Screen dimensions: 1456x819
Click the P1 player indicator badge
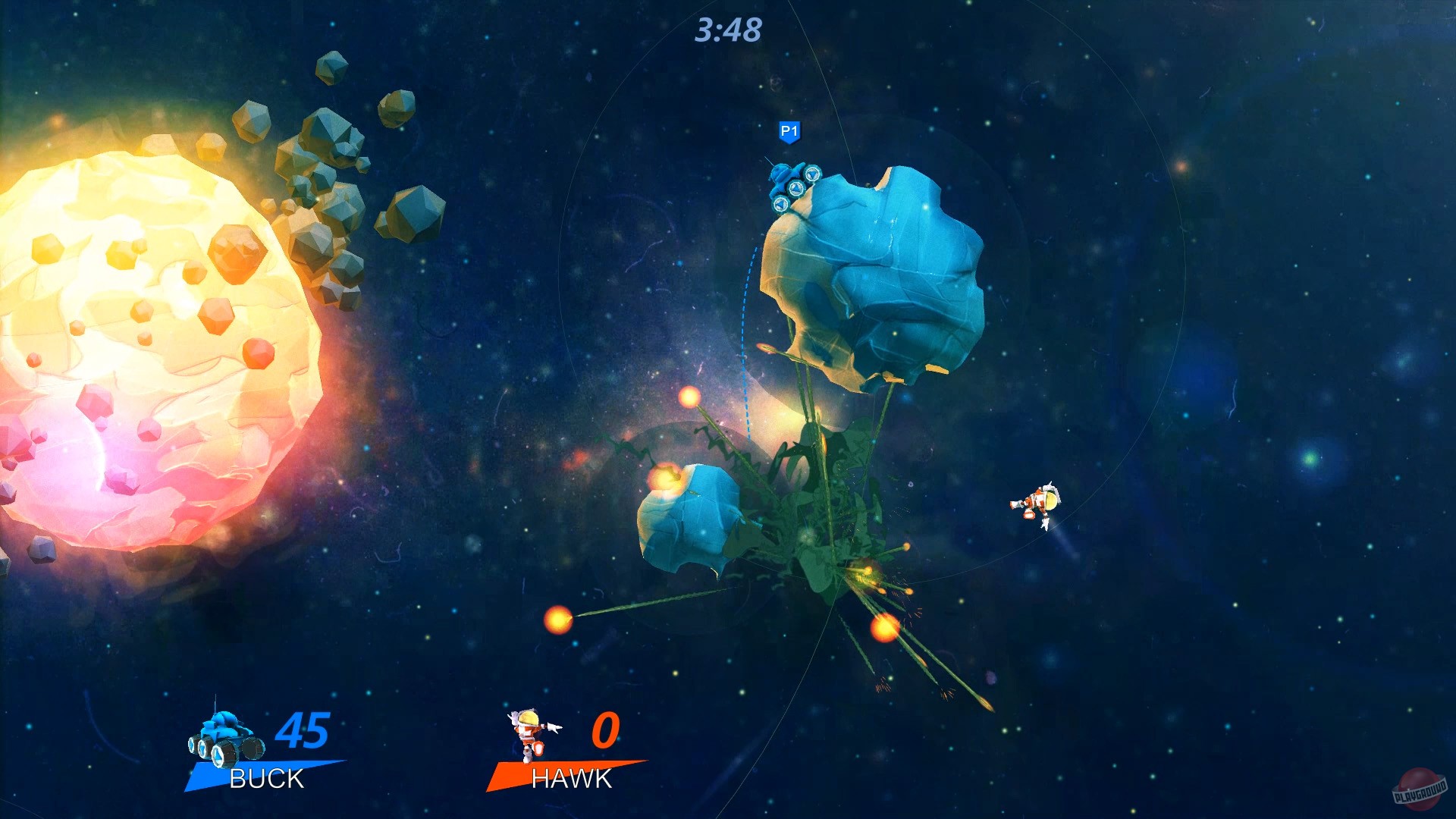pyautogui.click(x=789, y=130)
